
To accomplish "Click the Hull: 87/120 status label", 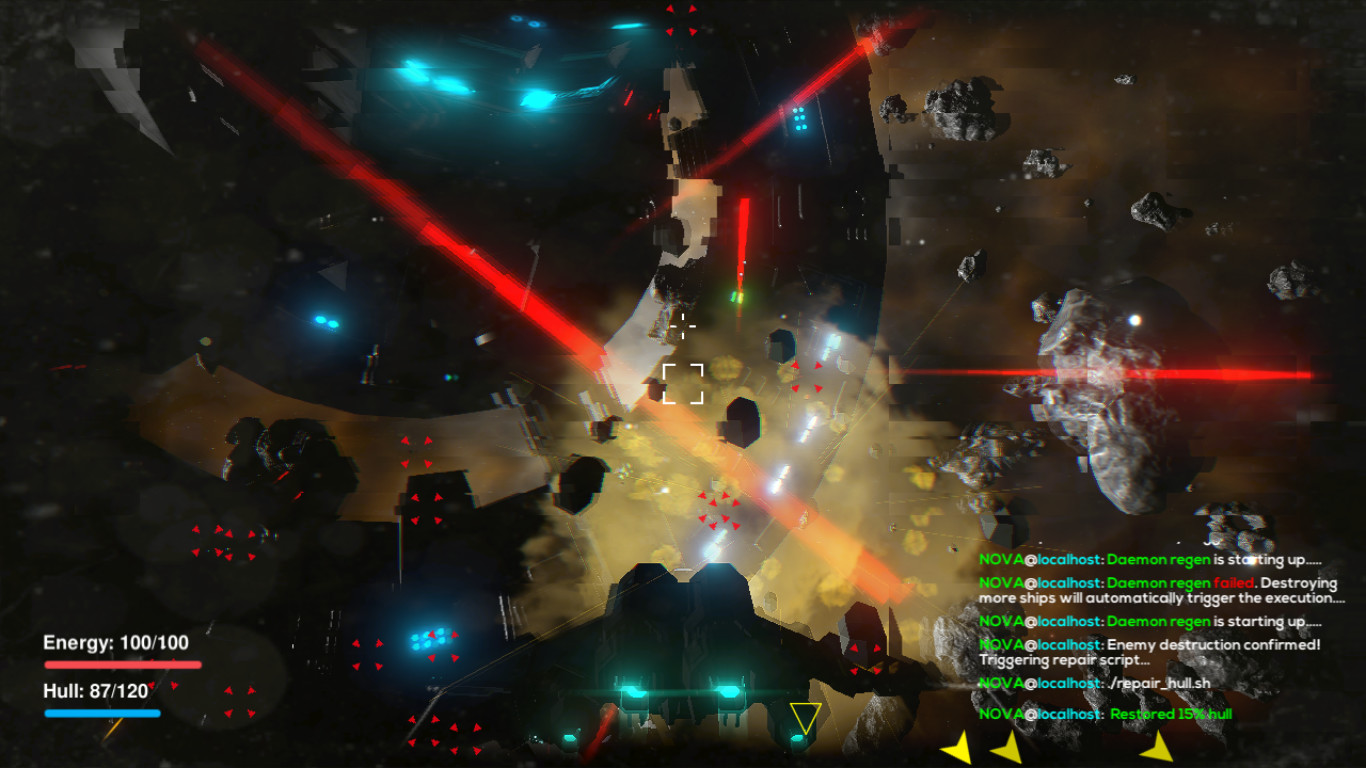I will coord(93,691).
